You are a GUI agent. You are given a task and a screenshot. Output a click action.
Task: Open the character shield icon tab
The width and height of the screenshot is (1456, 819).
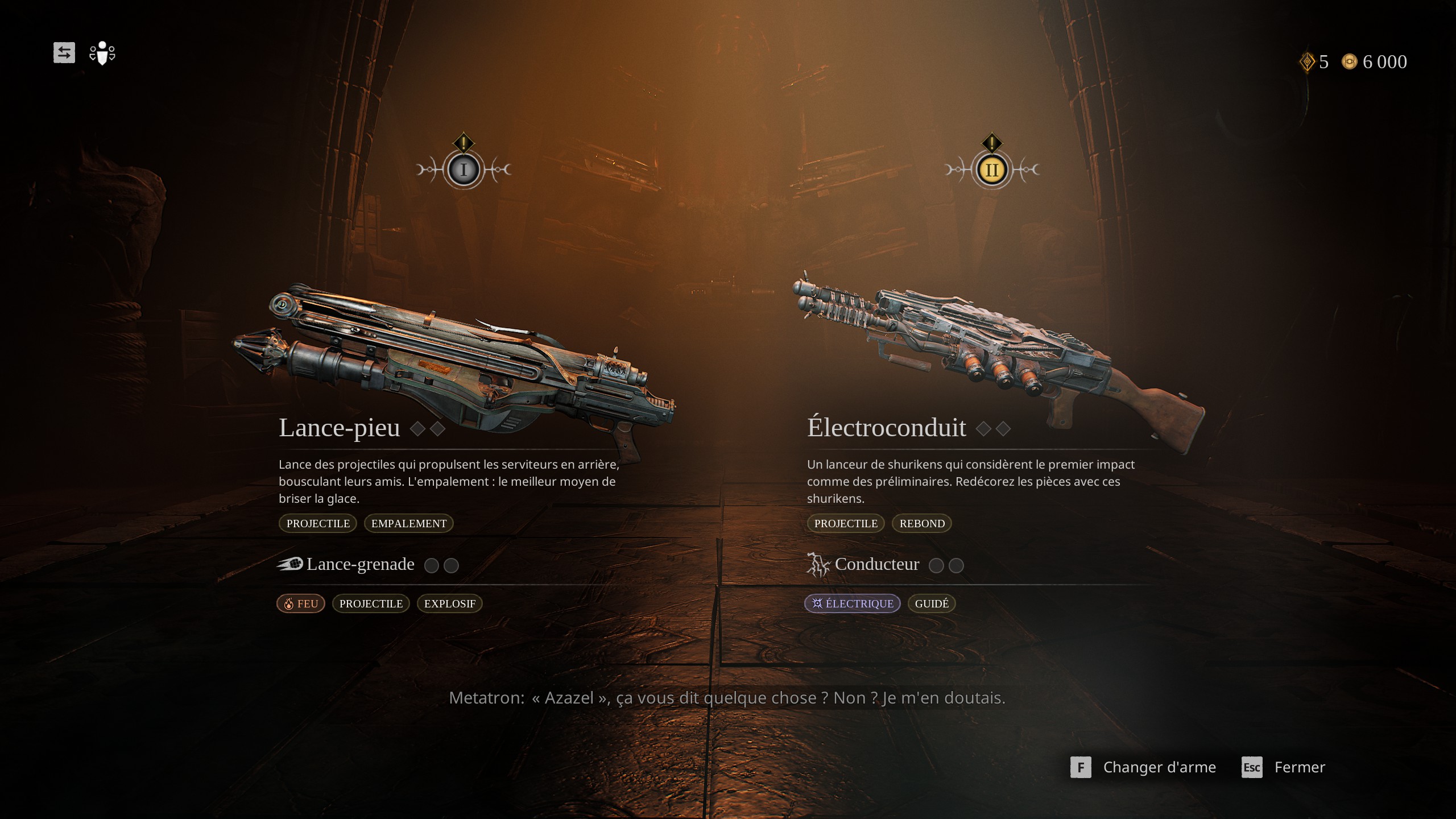102,53
